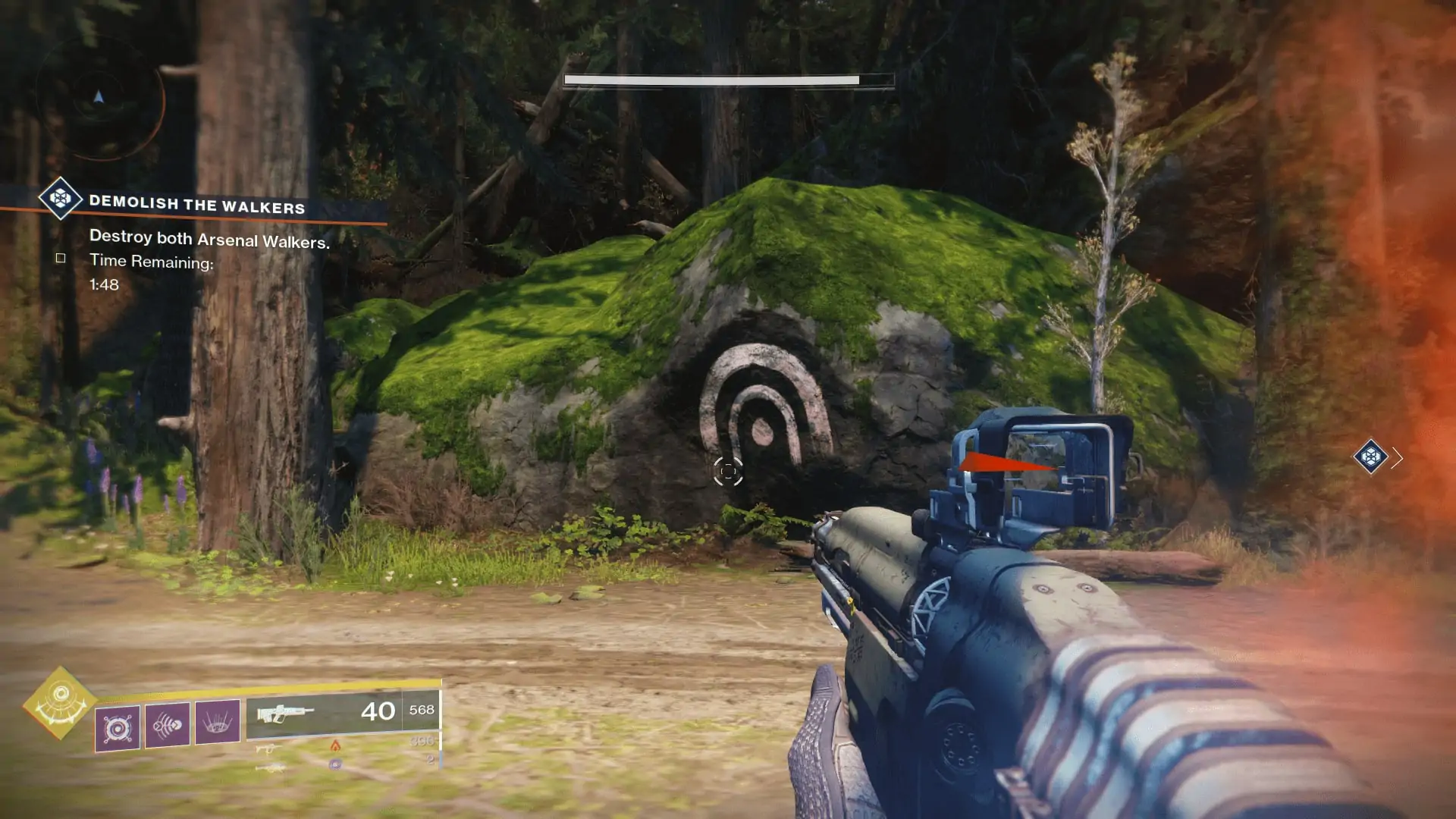The image size is (1456, 819).
Task: Click the 1:48 Time Remaining countdown
Action: (x=104, y=284)
